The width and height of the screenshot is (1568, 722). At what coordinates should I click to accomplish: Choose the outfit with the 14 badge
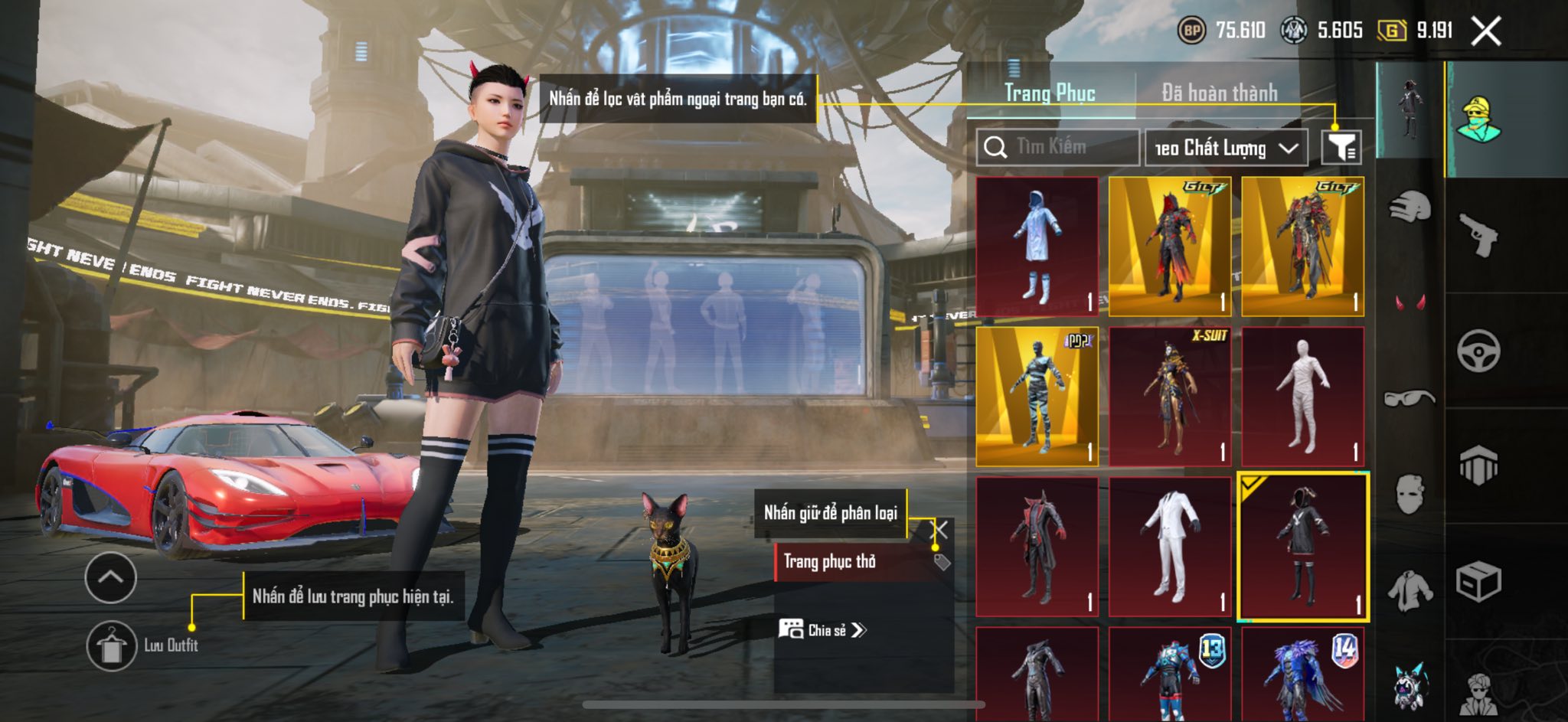click(1302, 675)
